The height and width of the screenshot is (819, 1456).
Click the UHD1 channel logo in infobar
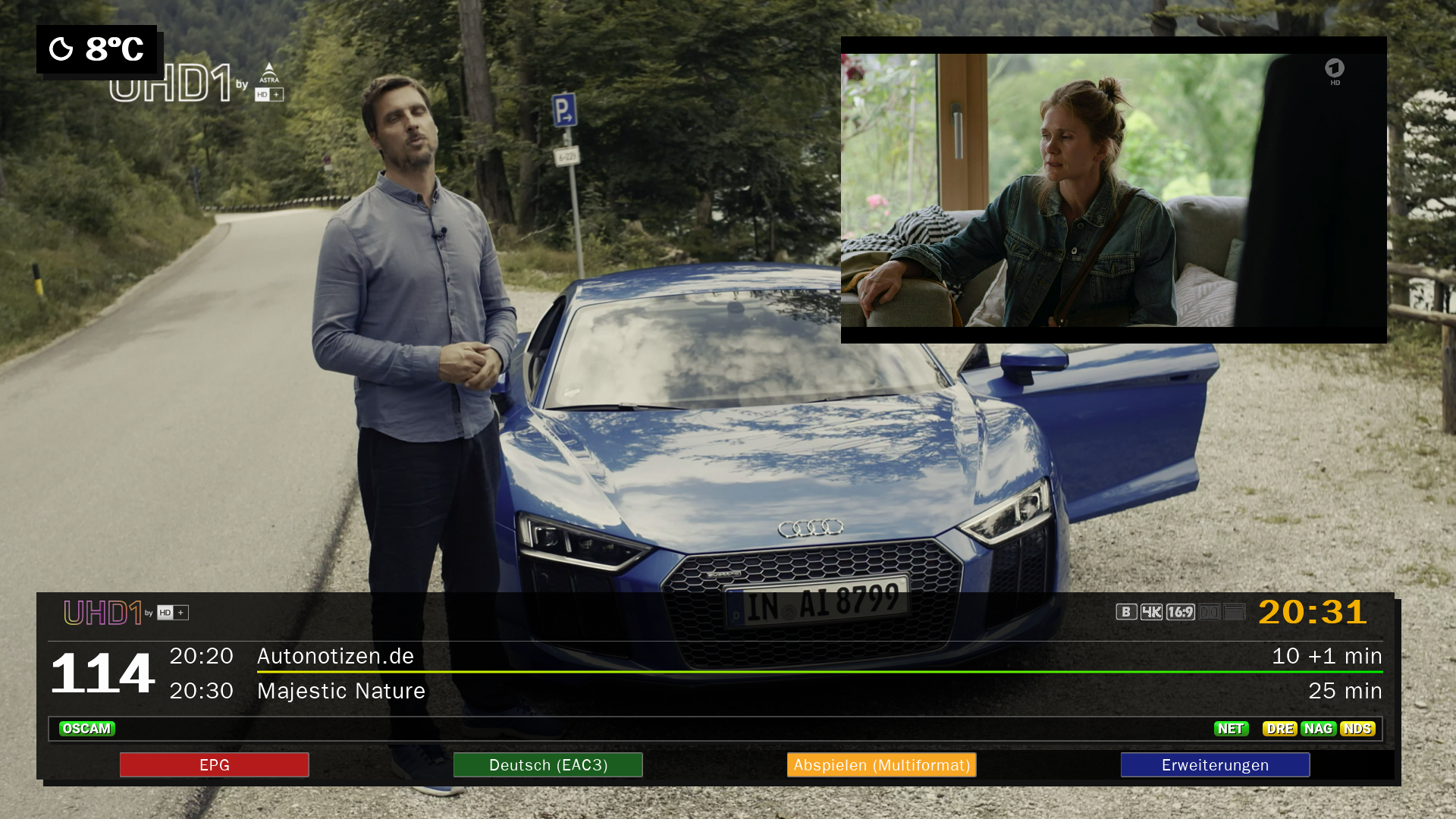coord(126,613)
